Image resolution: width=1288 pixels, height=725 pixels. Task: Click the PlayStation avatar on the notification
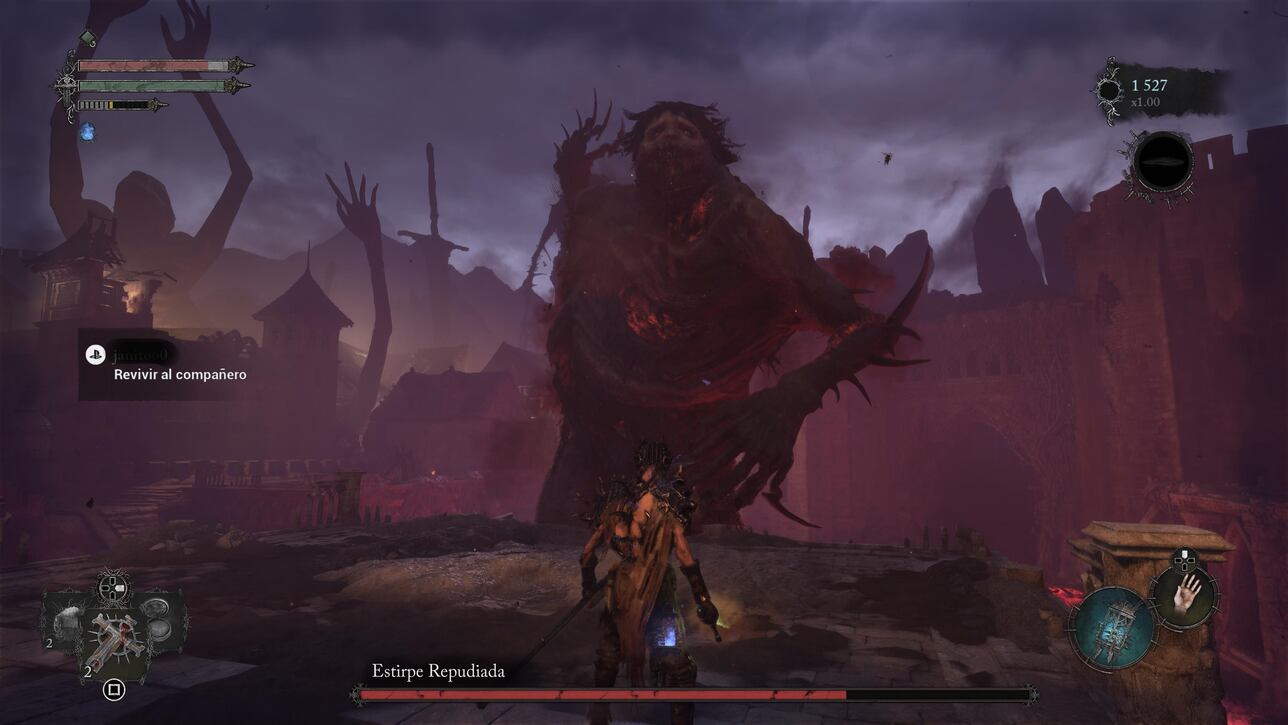click(95, 352)
